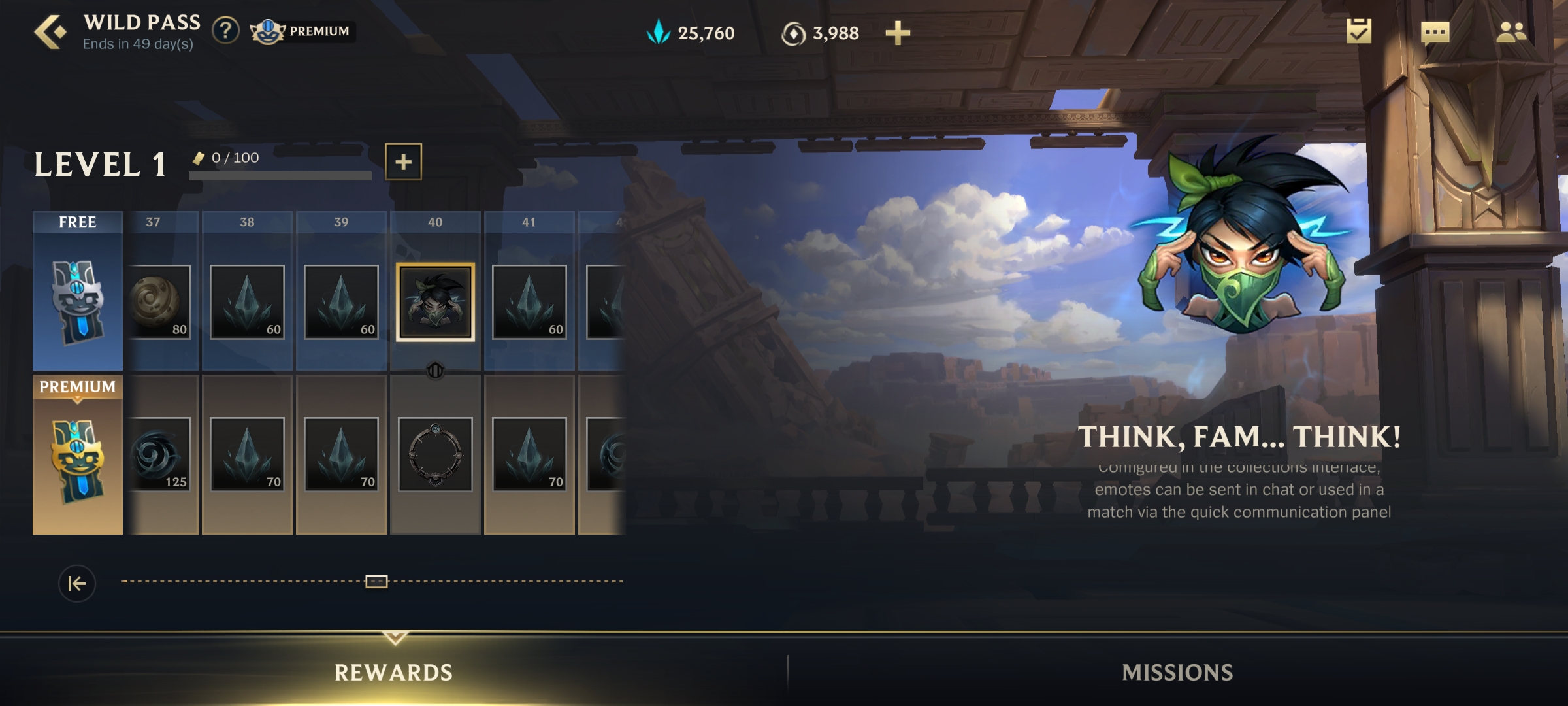
Task: Switch to the Rewards tab
Action: [393, 672]
